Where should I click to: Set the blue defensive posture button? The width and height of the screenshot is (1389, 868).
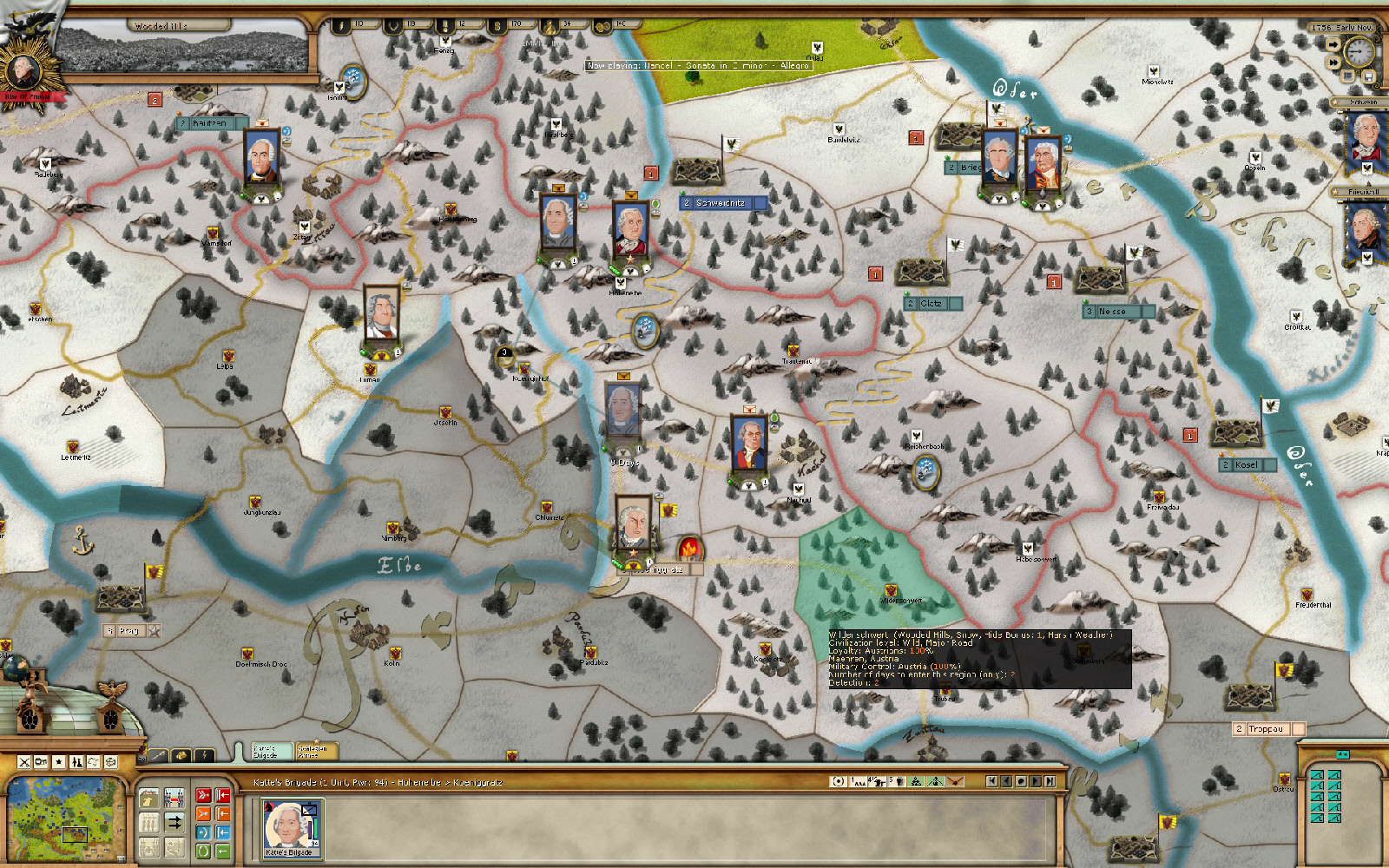[203, 832]
